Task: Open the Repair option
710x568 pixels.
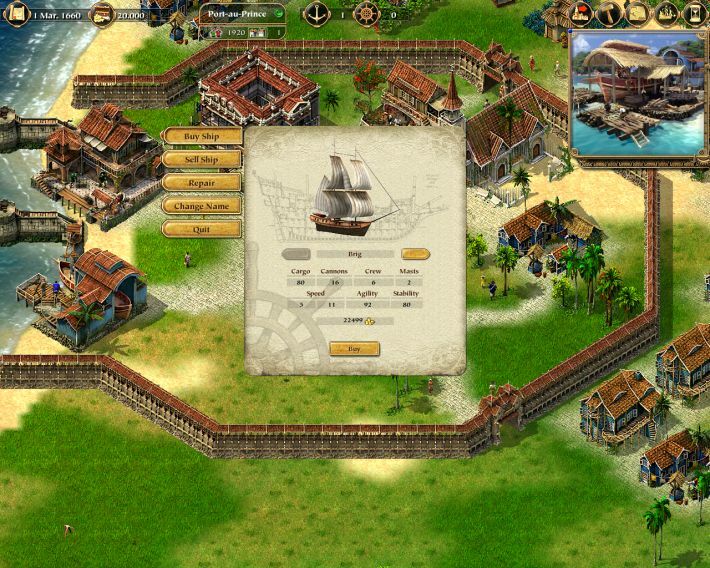Action: click(x=201, y=183)
